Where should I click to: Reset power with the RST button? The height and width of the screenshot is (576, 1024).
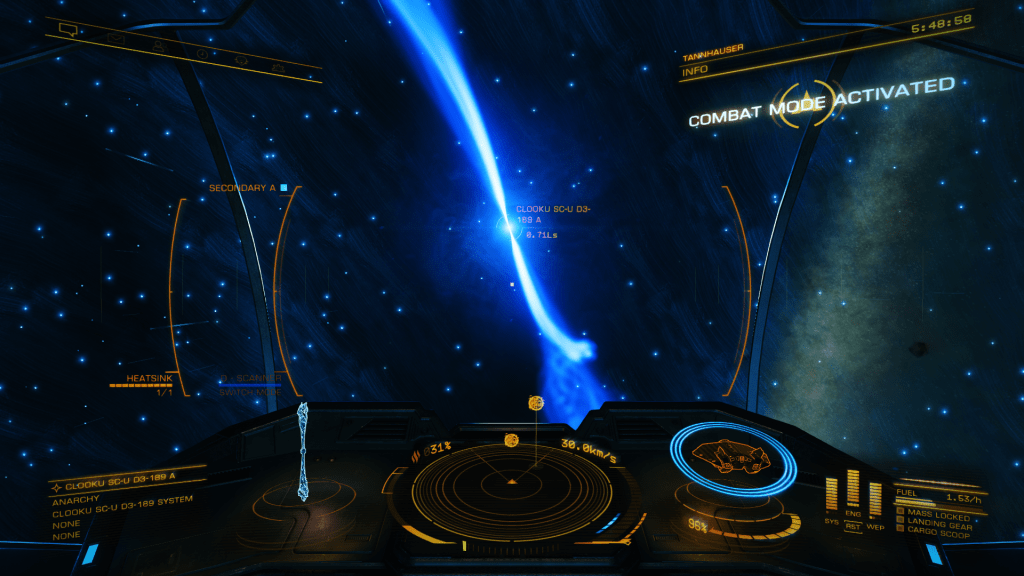(x=853, y=527)
